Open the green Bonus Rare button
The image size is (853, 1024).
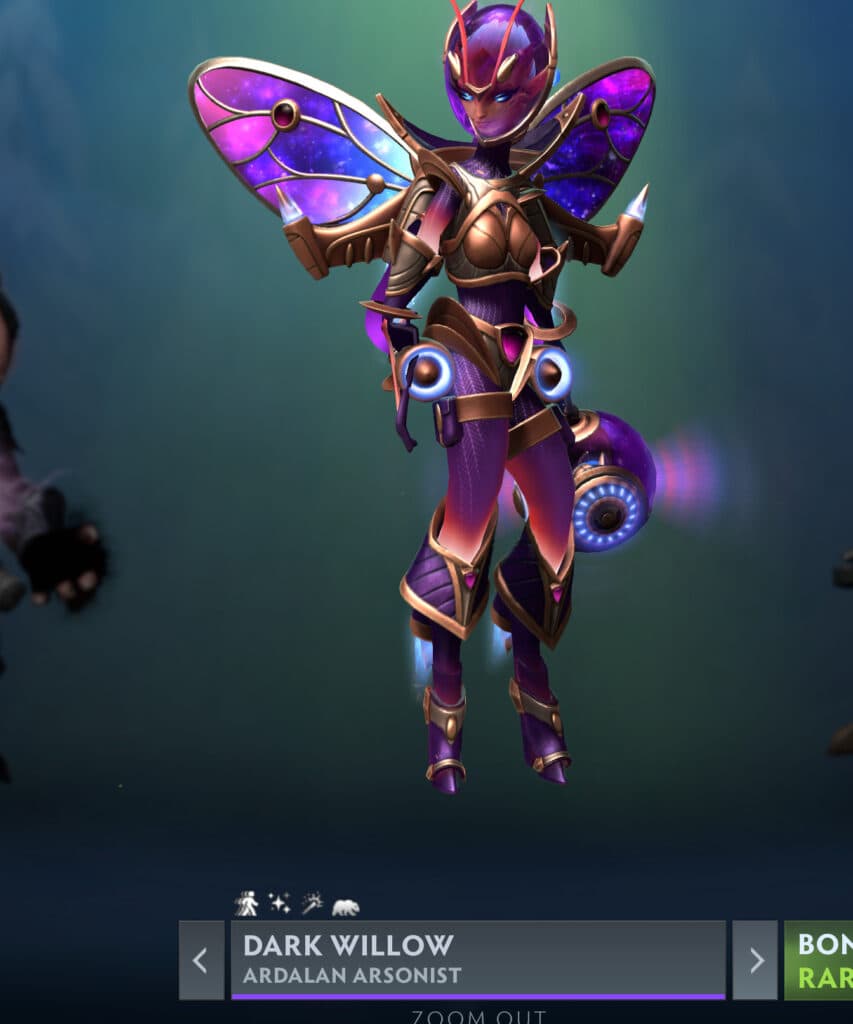[819, 960]
